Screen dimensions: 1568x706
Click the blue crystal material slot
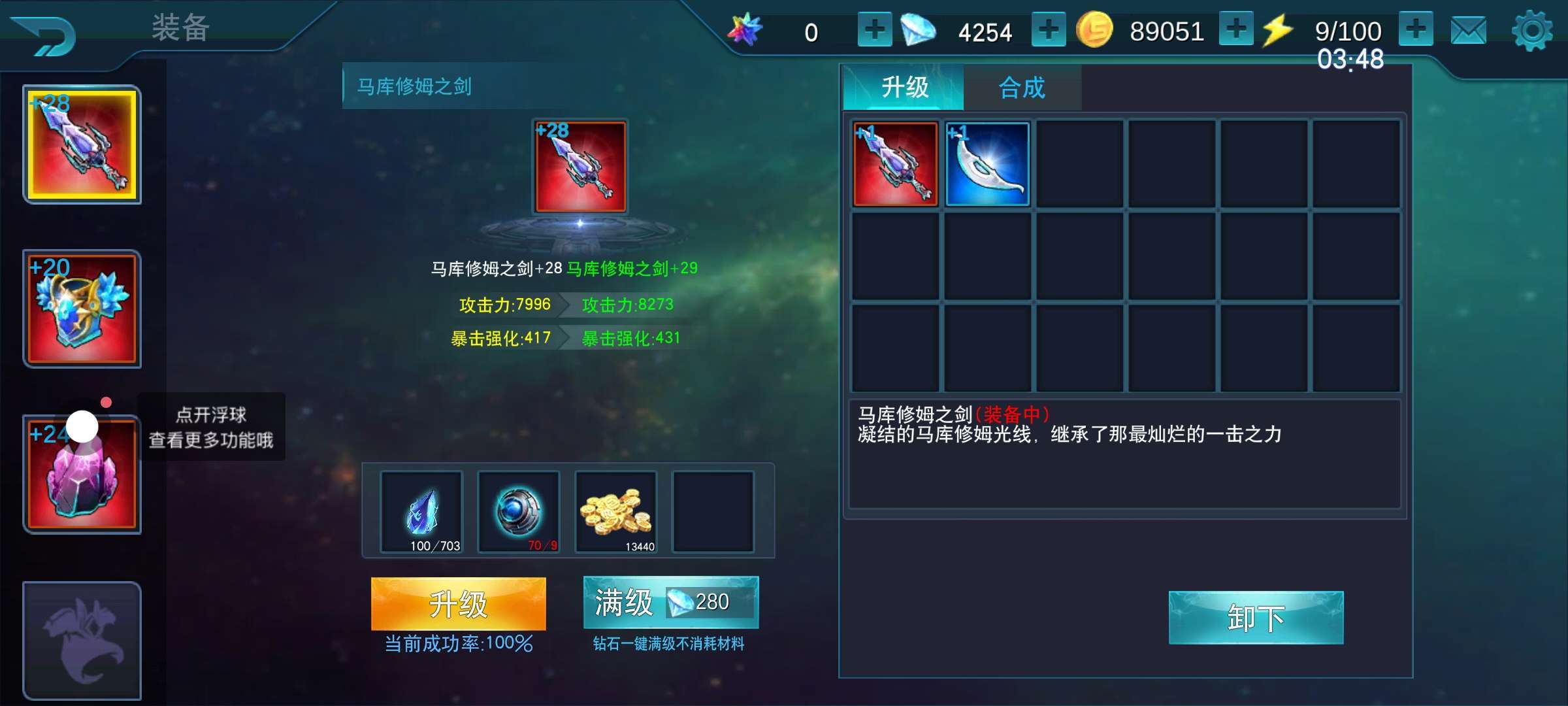pos(421,512)
